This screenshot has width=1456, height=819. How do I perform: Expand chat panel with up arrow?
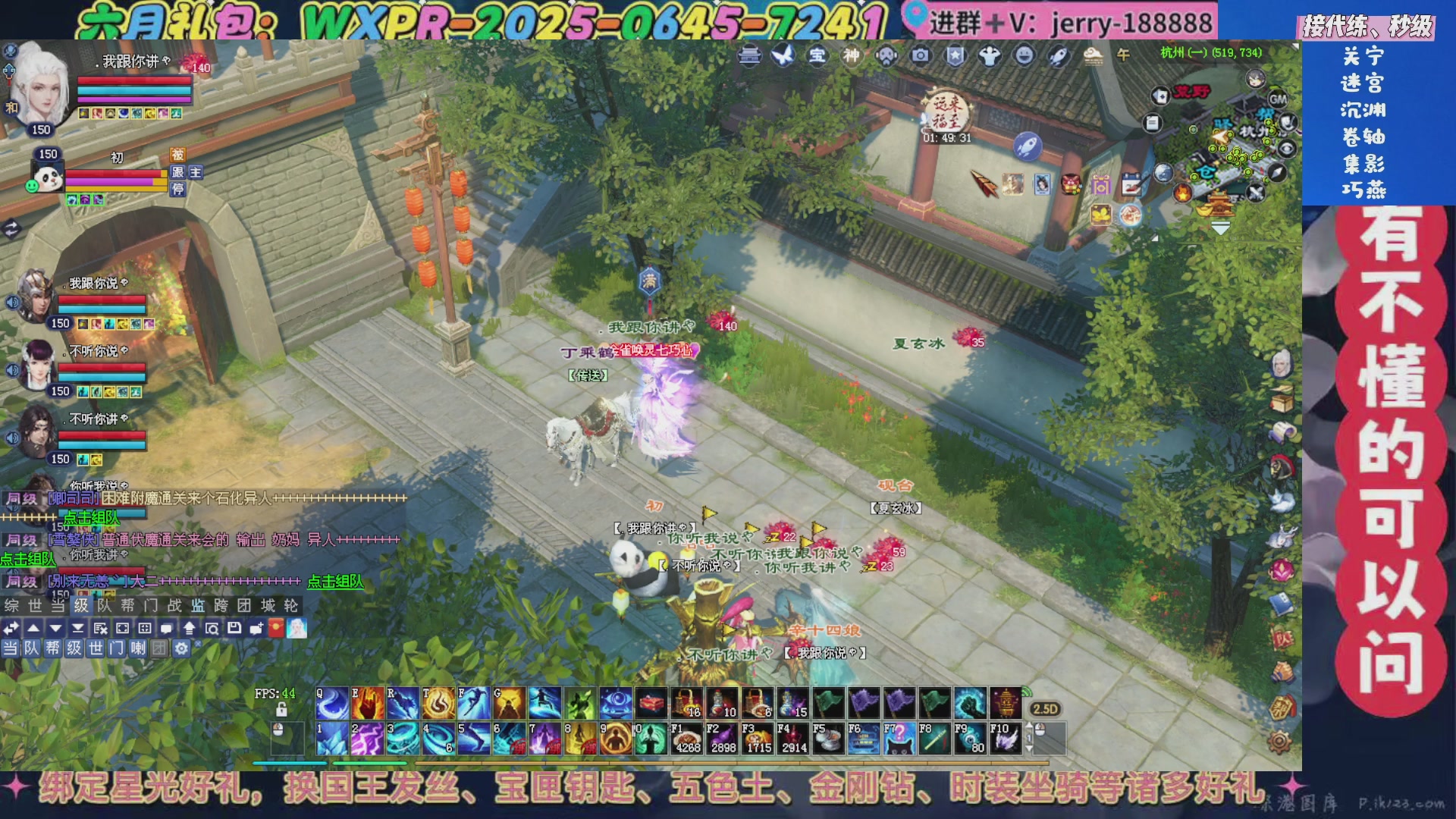(x=34, y=629)
